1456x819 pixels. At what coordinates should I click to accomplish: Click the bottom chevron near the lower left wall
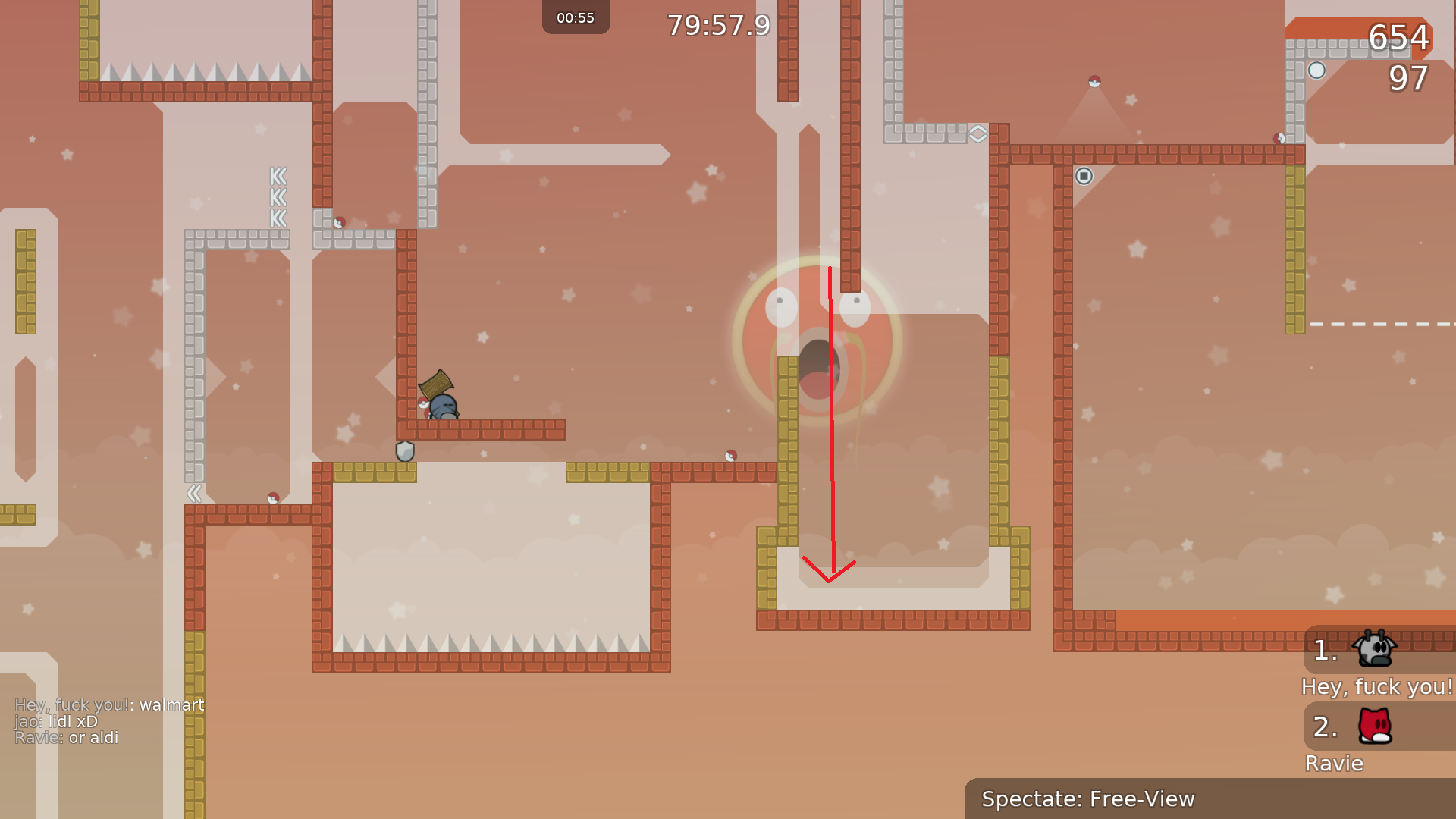[x=194, y=494]
